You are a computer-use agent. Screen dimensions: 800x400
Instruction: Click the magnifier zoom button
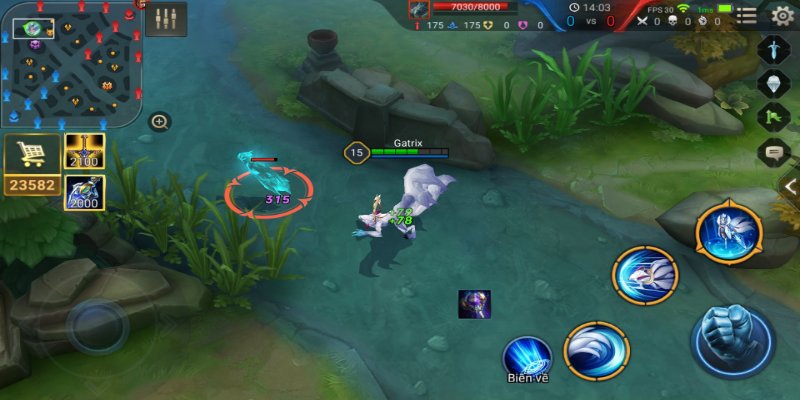[x=159, y=122]
